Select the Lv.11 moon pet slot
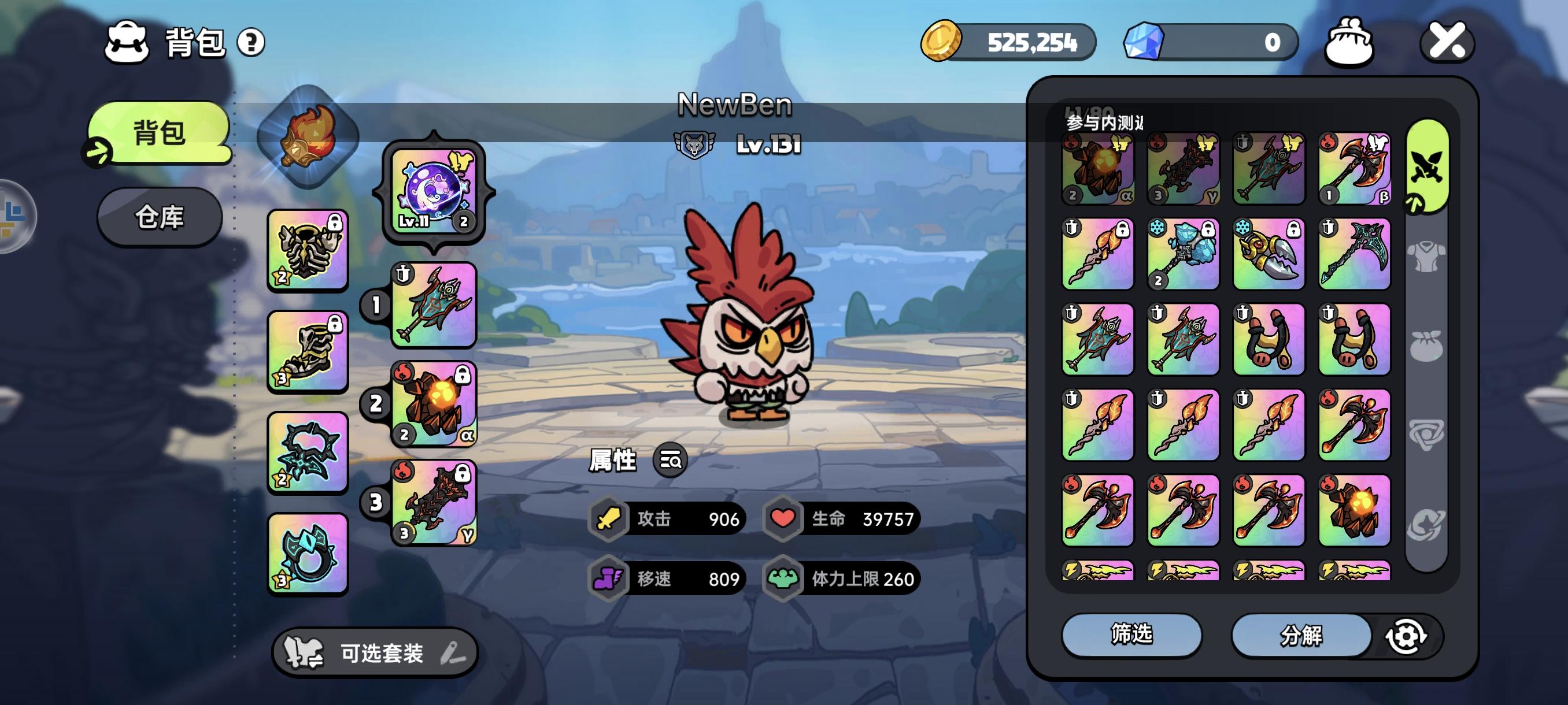The width and height of the screenshot is (1568, 705). coord(434,192)
